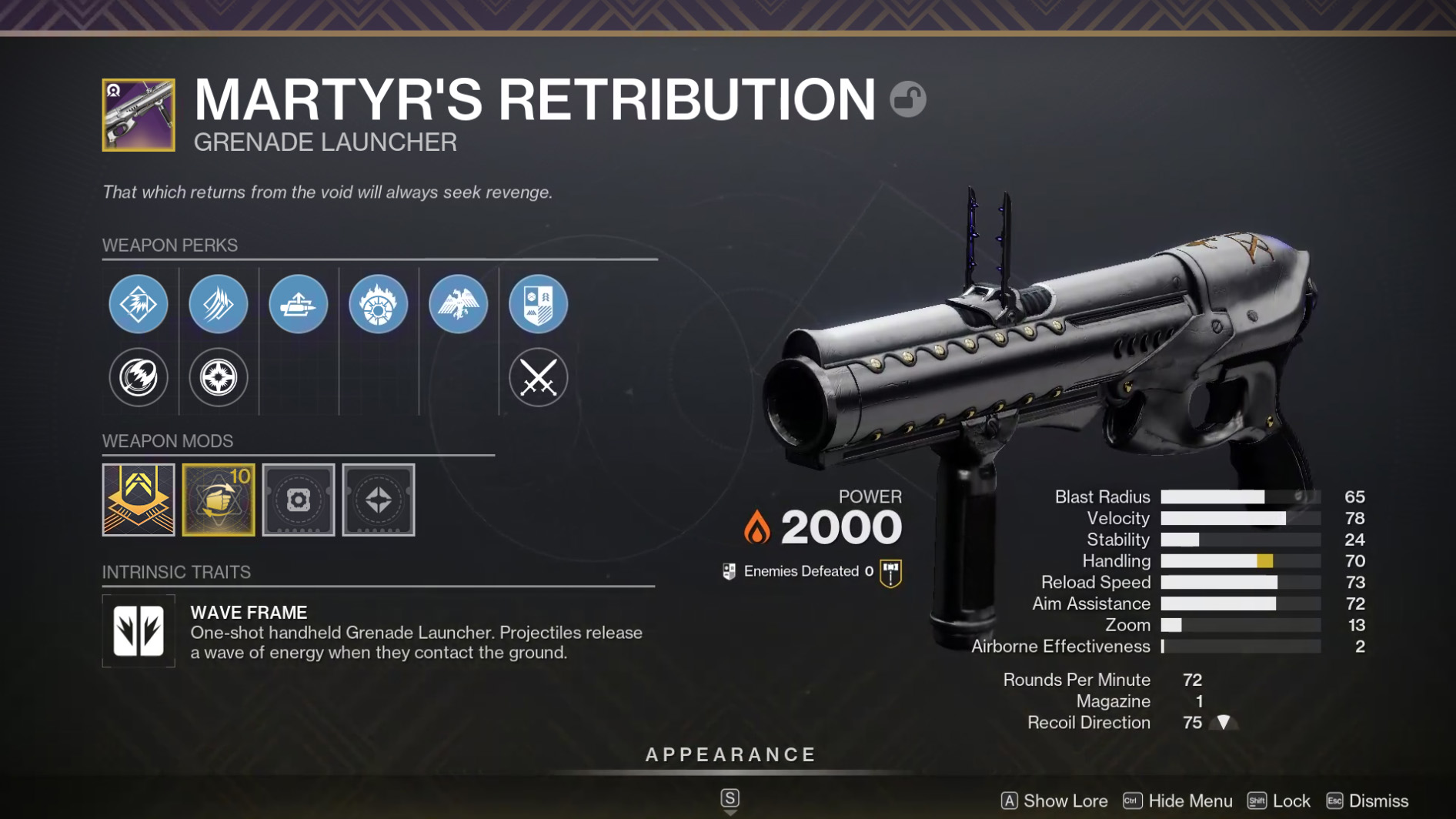
Task: Open the golden fist masterwork mod slot
Action: point(219,500)
